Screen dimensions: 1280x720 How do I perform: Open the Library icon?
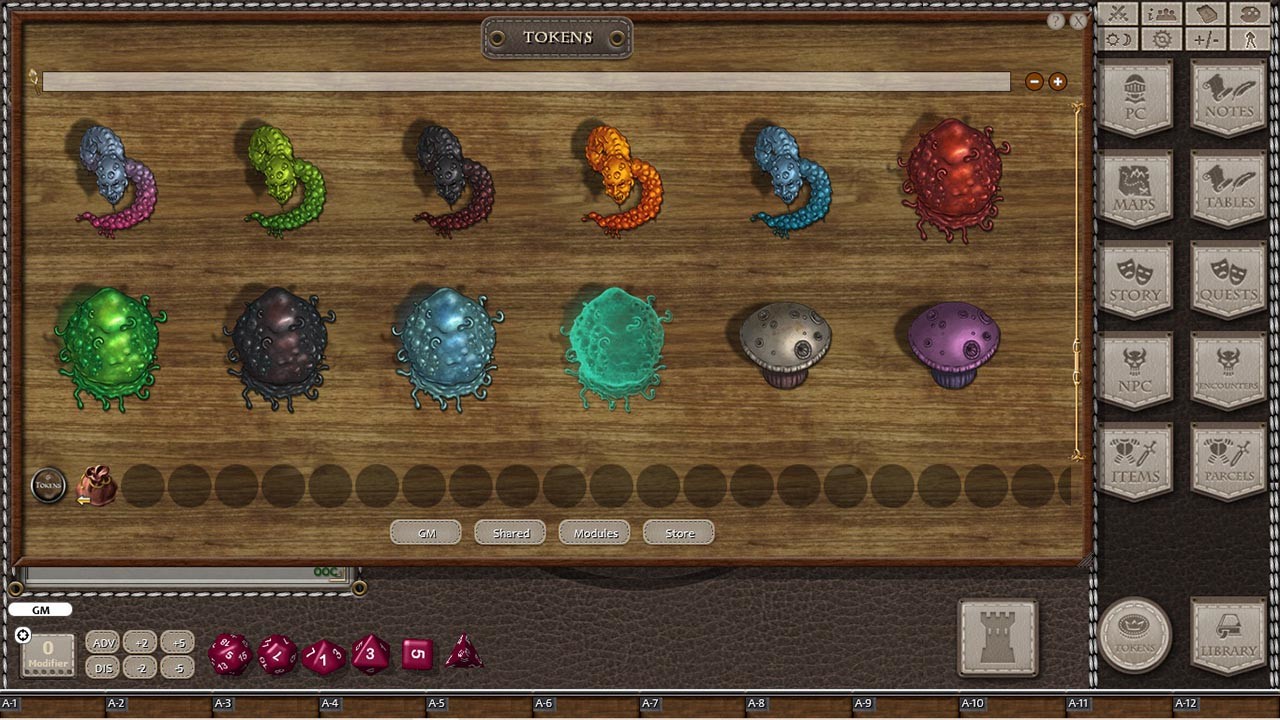coord(1227,636)
